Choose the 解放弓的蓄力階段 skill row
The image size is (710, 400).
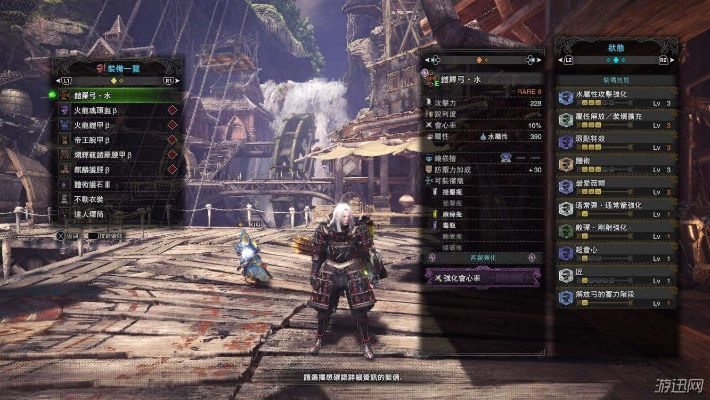tap(615, 296)
